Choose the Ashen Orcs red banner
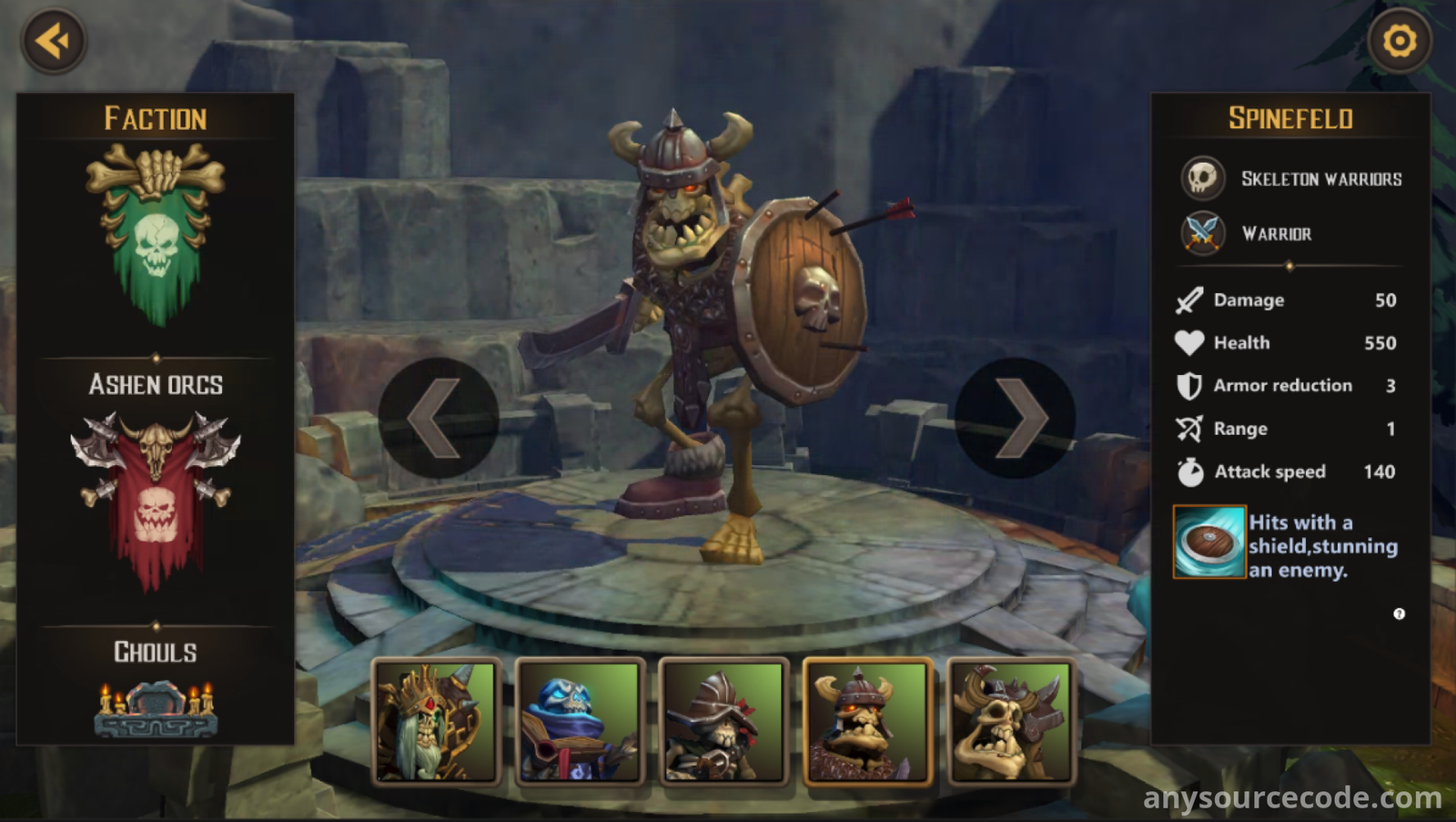This screenshot has height=822, width=1456. tap(156, 496)
